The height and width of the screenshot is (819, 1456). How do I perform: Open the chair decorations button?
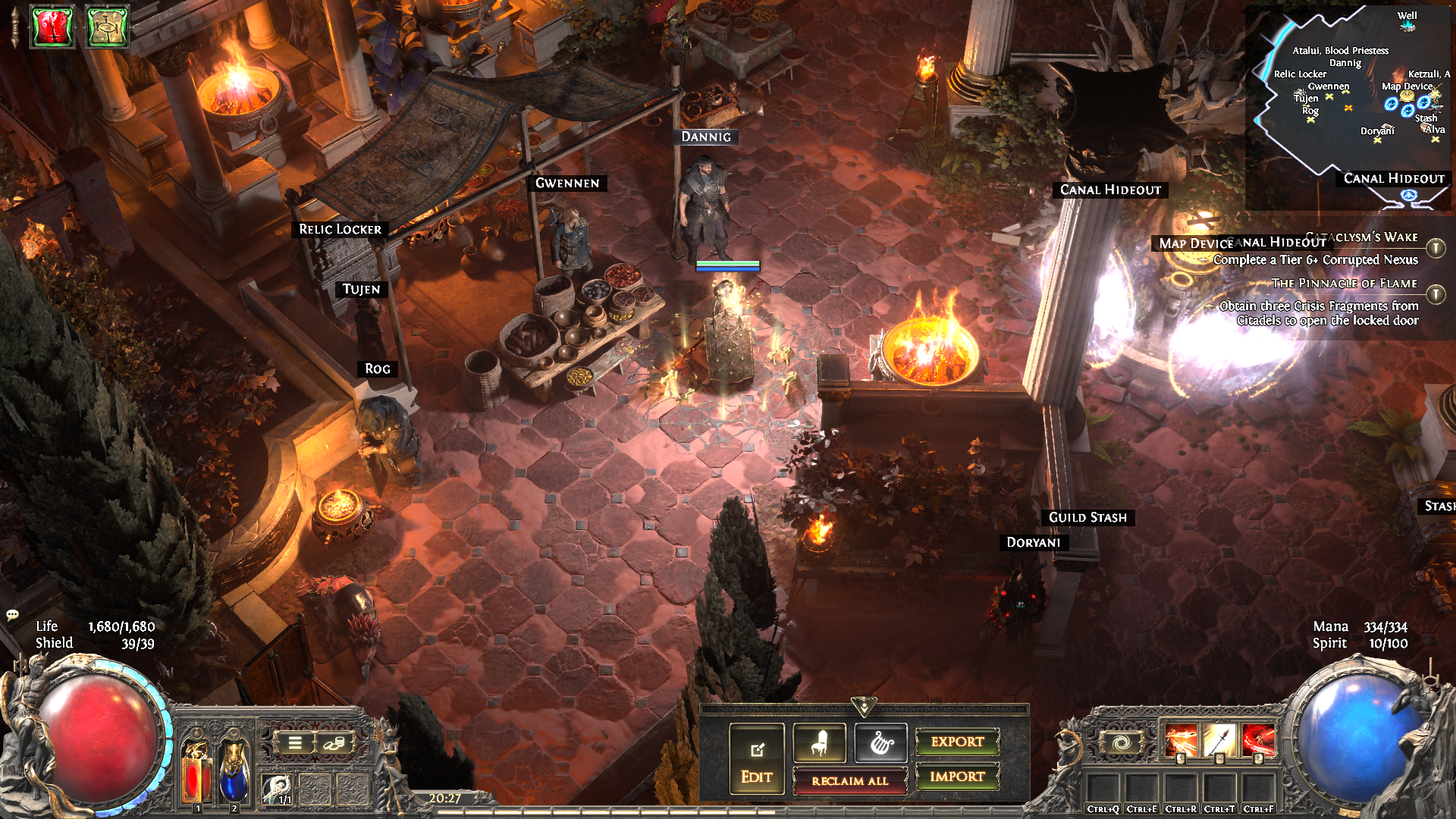[x=819, y=742]
